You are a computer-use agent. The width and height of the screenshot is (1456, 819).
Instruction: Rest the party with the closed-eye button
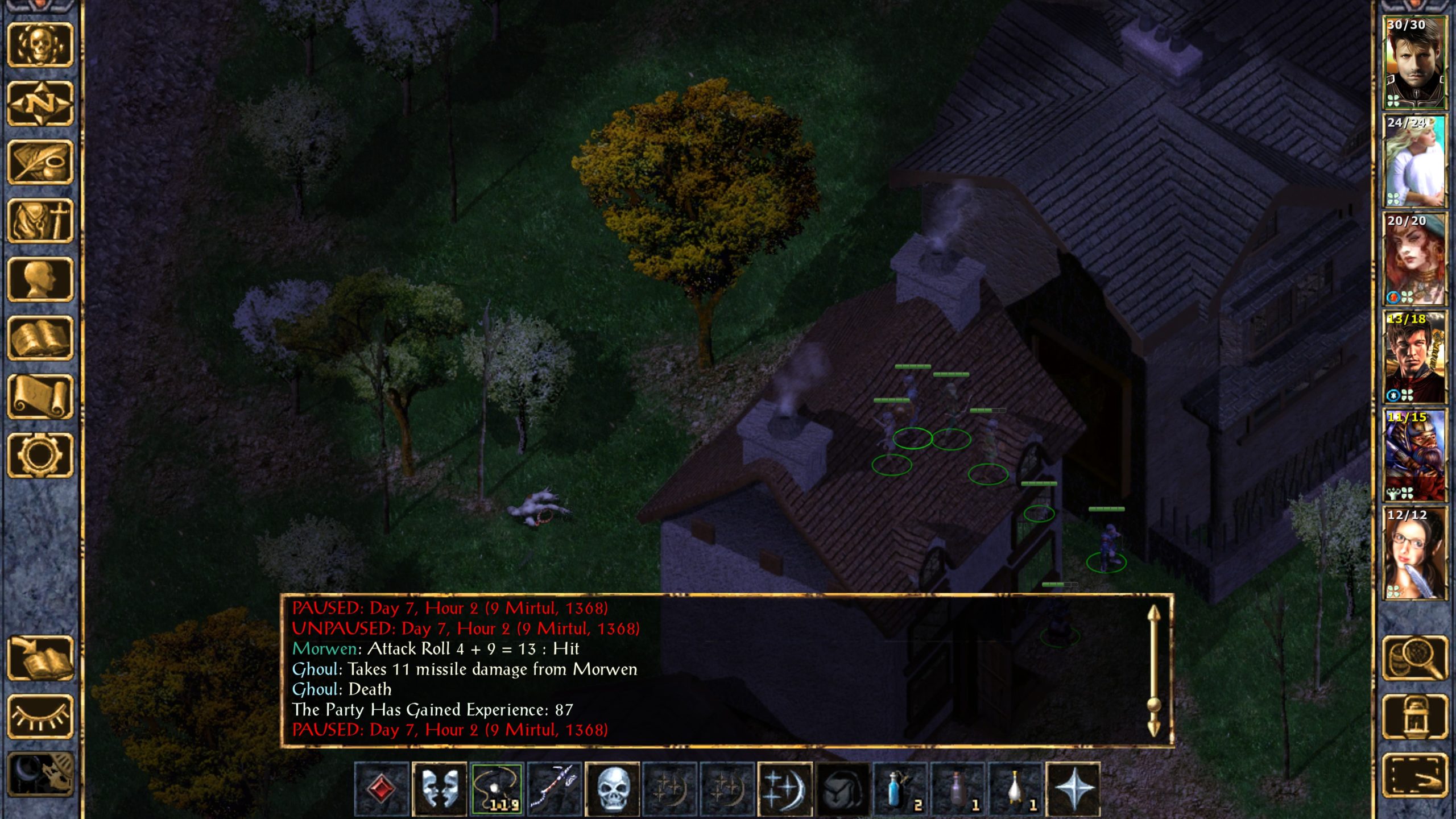(40, 717)
